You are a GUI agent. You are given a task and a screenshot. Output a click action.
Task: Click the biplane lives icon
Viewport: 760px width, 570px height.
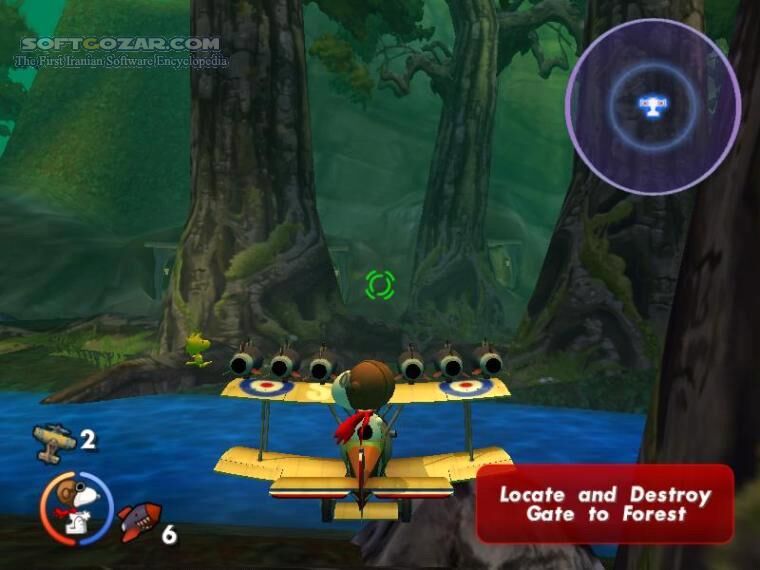coord(53,441)
